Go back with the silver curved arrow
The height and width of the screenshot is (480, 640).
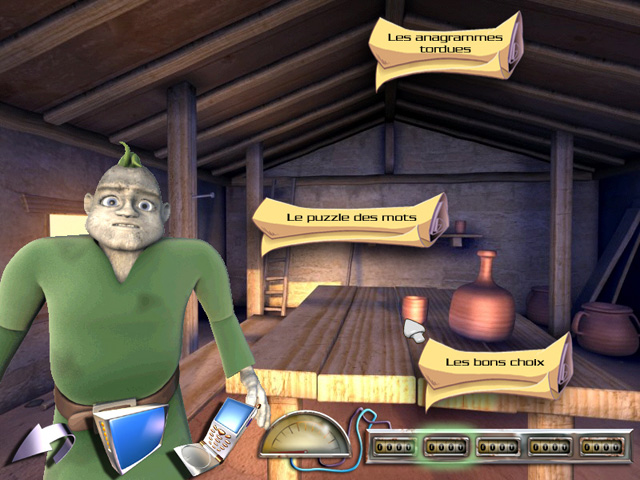43,443
